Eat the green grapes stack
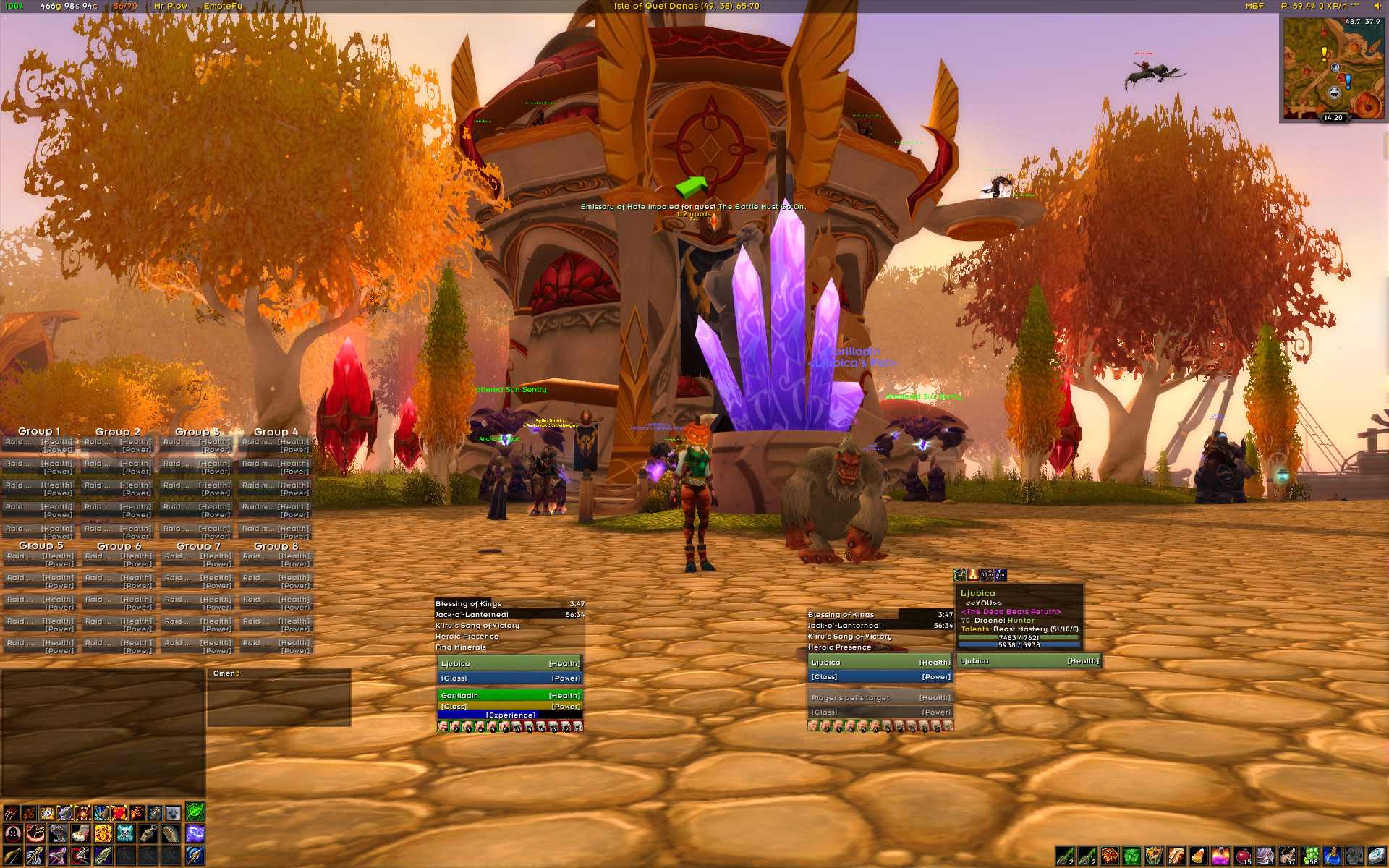 coord(1310,856)
